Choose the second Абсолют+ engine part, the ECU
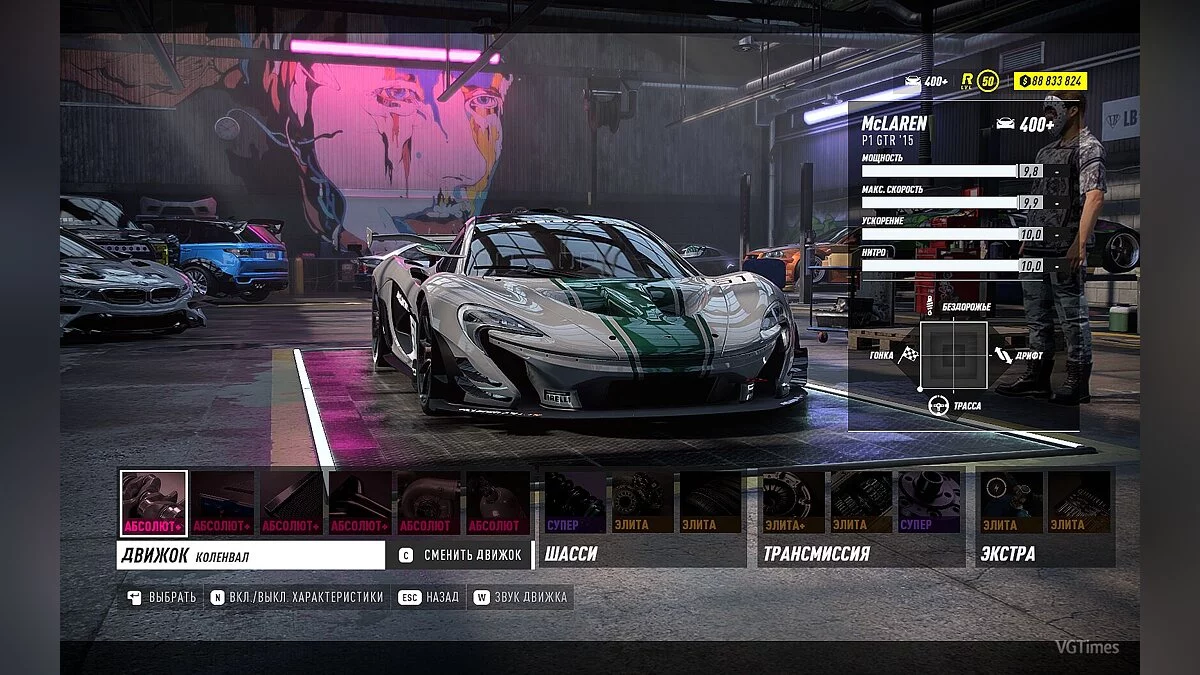1200x675 pixels. tap(223, 503)
